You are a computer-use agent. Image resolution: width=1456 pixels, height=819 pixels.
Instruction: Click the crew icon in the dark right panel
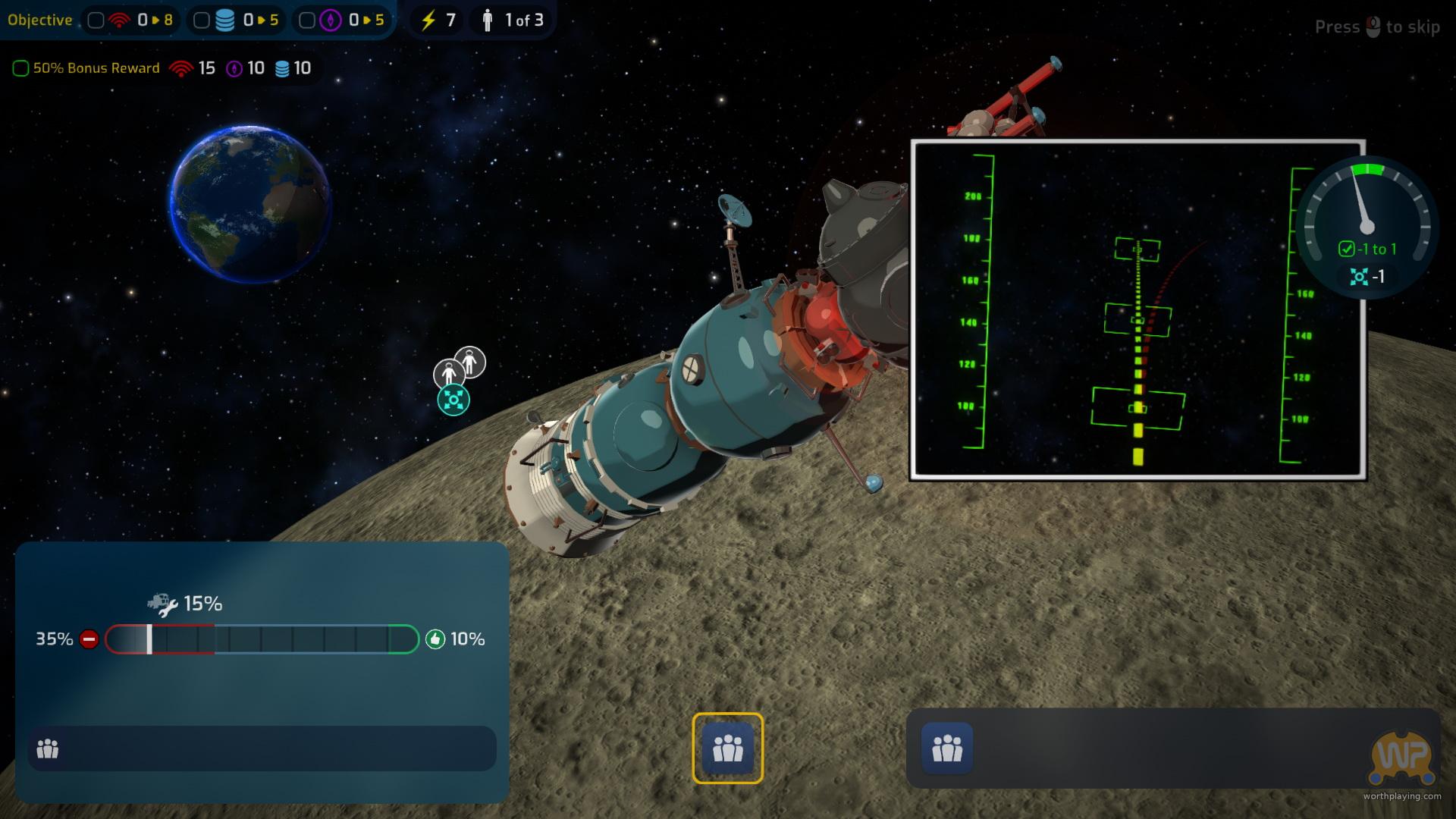pyautogui.click(x=946, y=748)
